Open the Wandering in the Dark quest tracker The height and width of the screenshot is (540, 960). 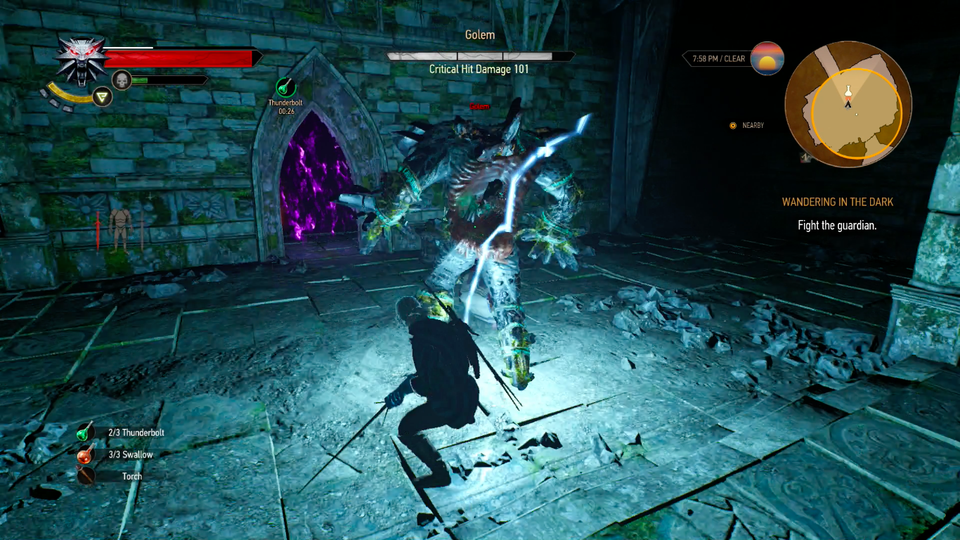[837, 202]
